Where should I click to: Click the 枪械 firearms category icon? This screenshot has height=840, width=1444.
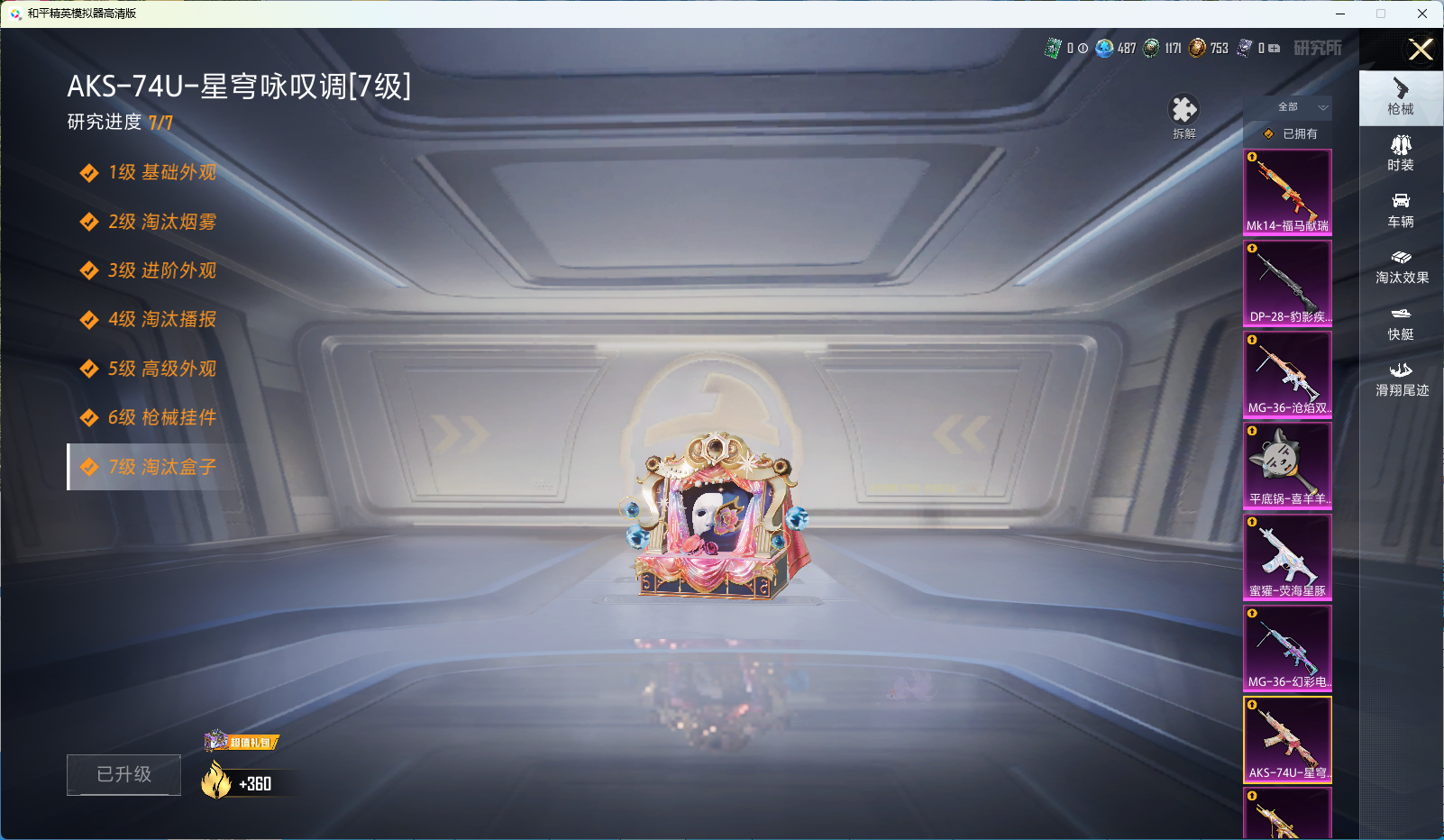tap(1400, 97)
